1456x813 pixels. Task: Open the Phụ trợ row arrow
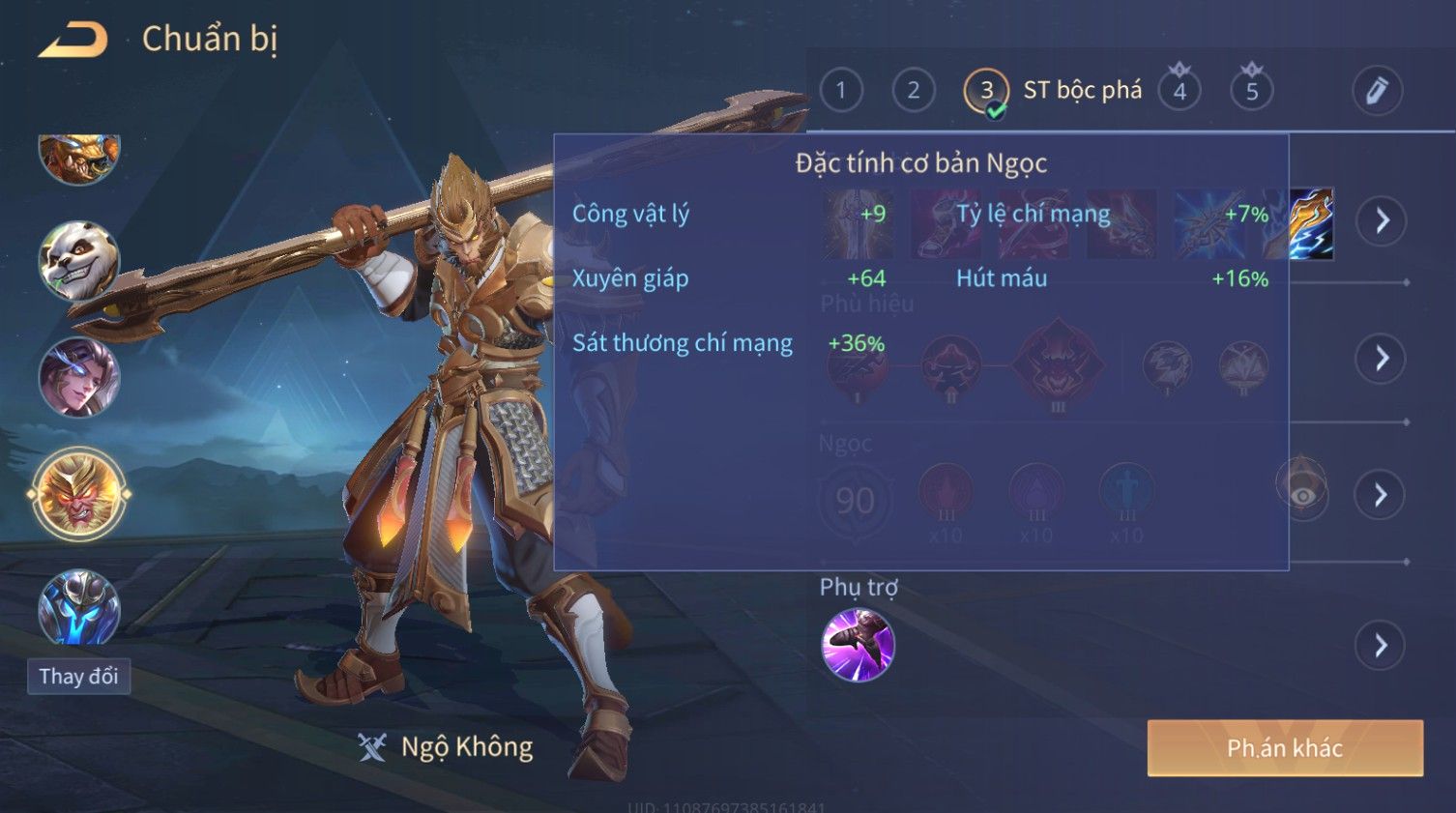[x=1382, y=645]
